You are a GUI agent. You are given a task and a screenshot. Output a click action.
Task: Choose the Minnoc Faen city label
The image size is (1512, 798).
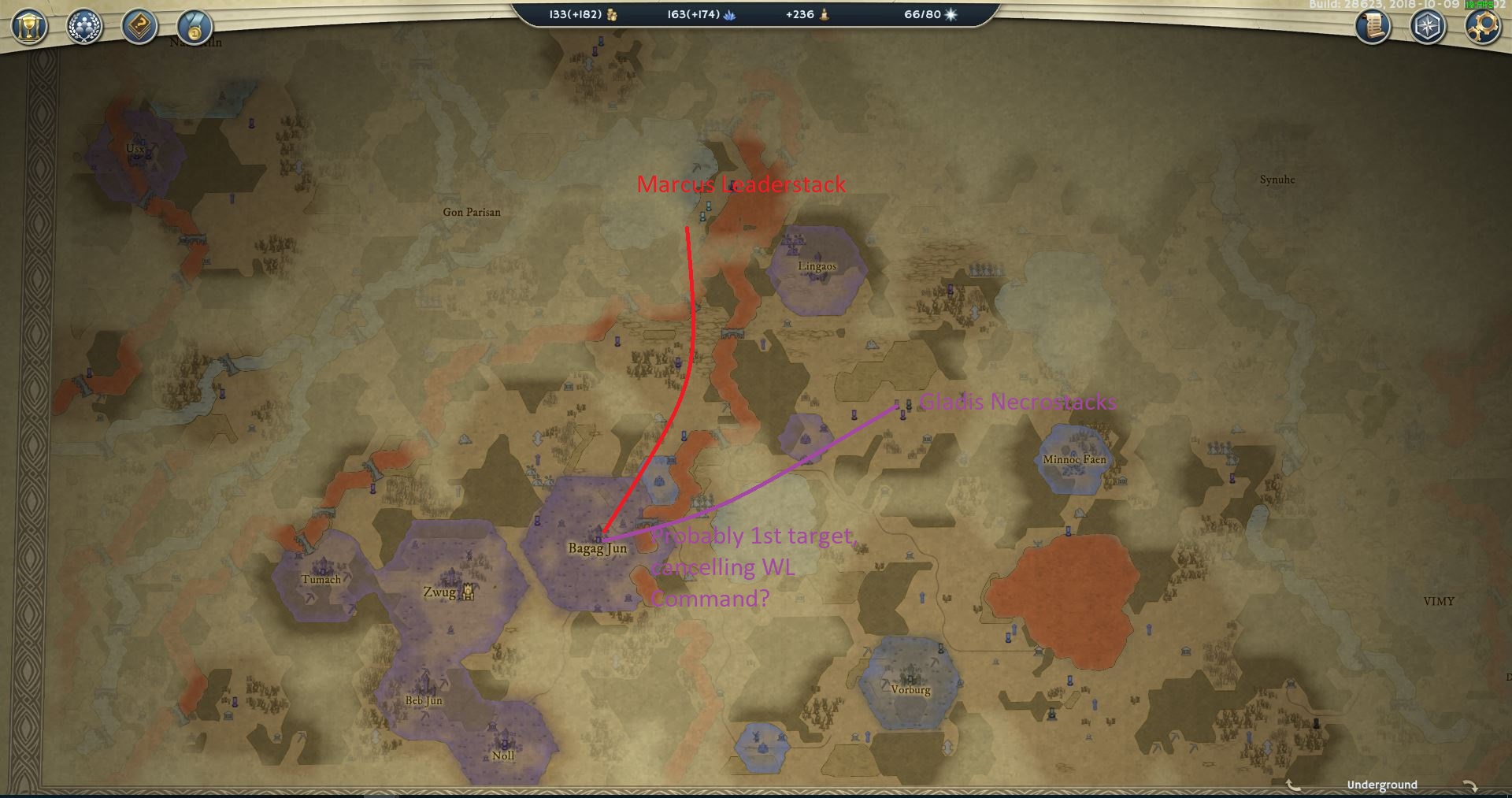click(1074, 459)
